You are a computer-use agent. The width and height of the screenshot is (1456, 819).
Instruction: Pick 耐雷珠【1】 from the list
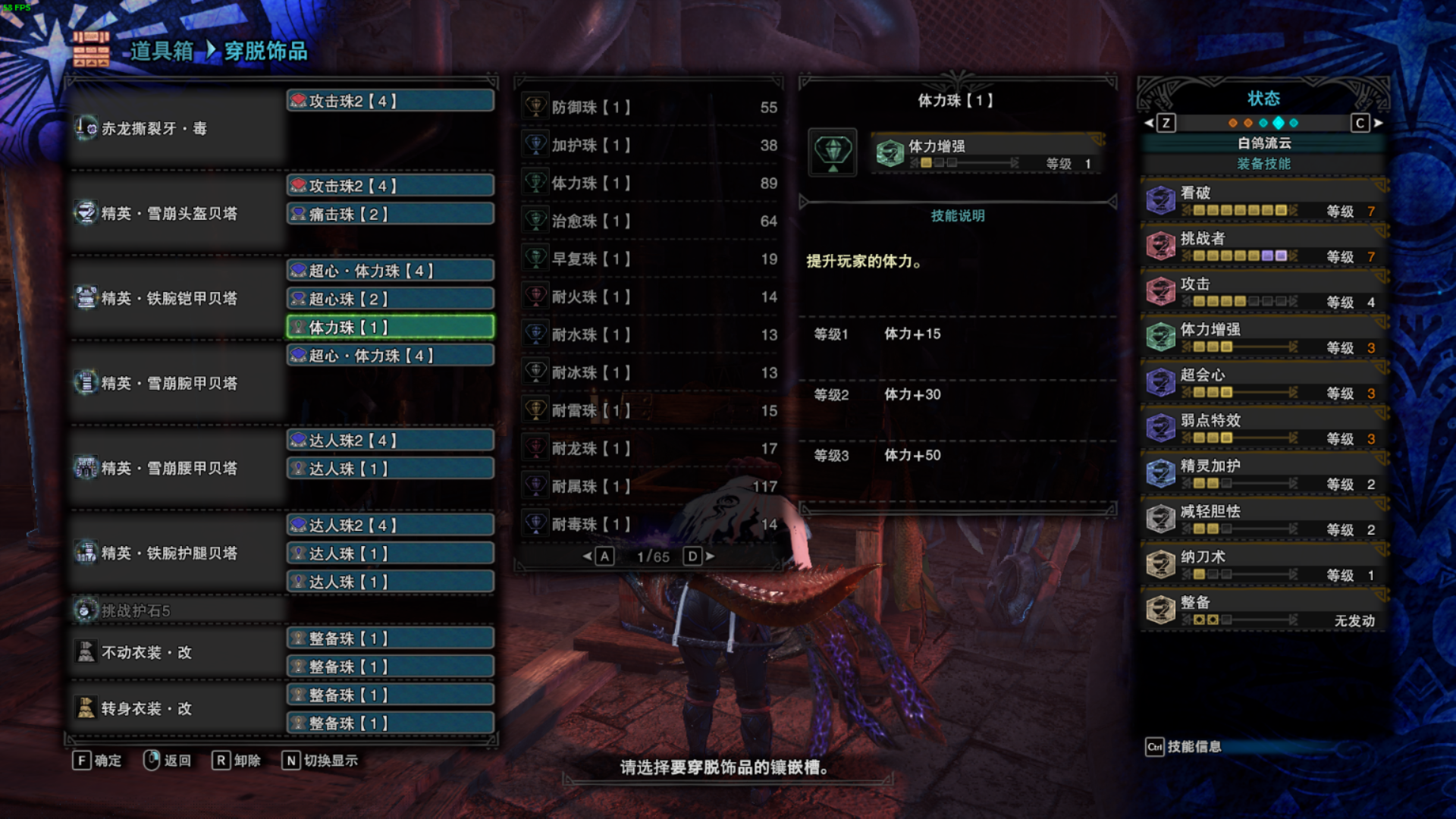click(x=649, y=411)
